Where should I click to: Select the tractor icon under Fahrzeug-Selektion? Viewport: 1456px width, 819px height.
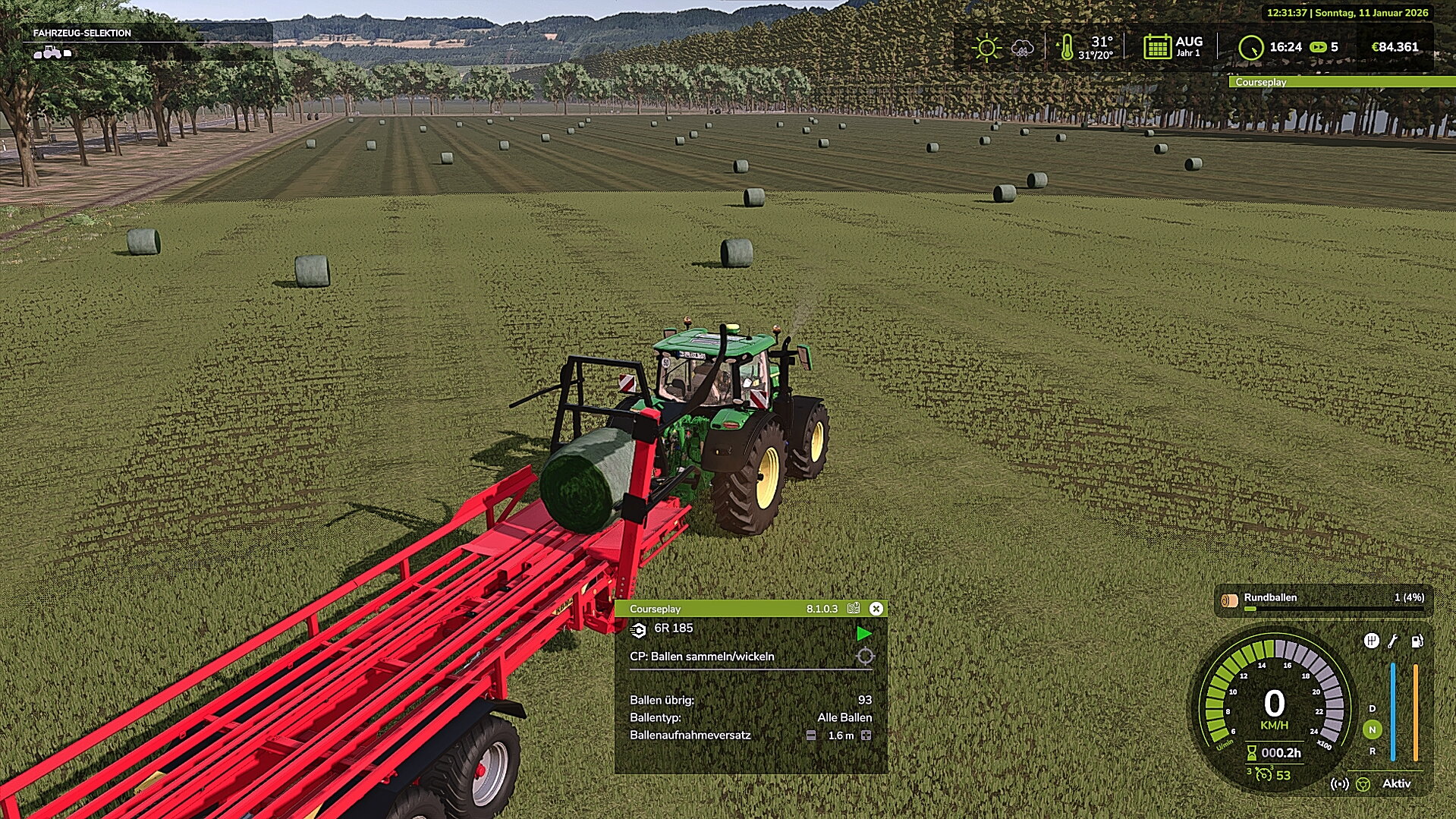tap(52, 52)
